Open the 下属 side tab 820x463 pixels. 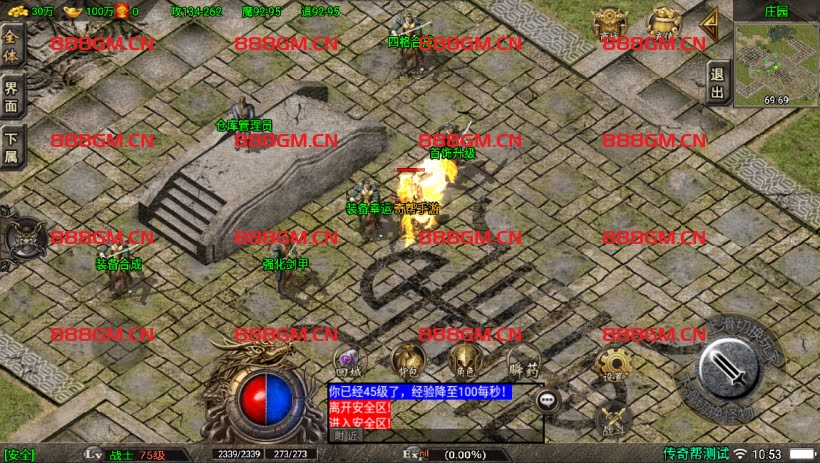point(13,146)
